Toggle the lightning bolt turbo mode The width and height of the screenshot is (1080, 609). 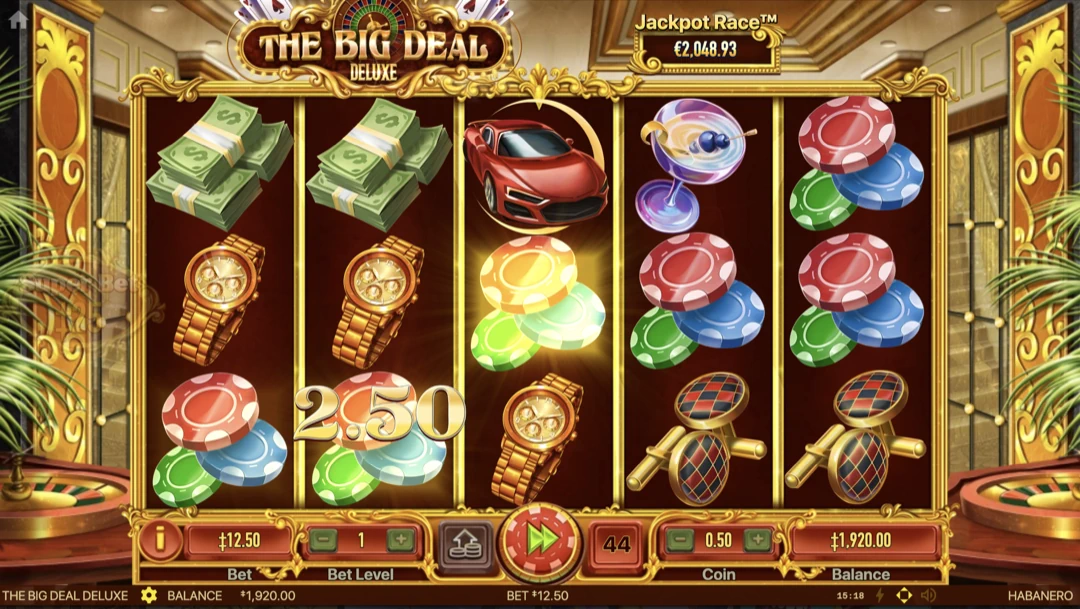click(880, 595)
